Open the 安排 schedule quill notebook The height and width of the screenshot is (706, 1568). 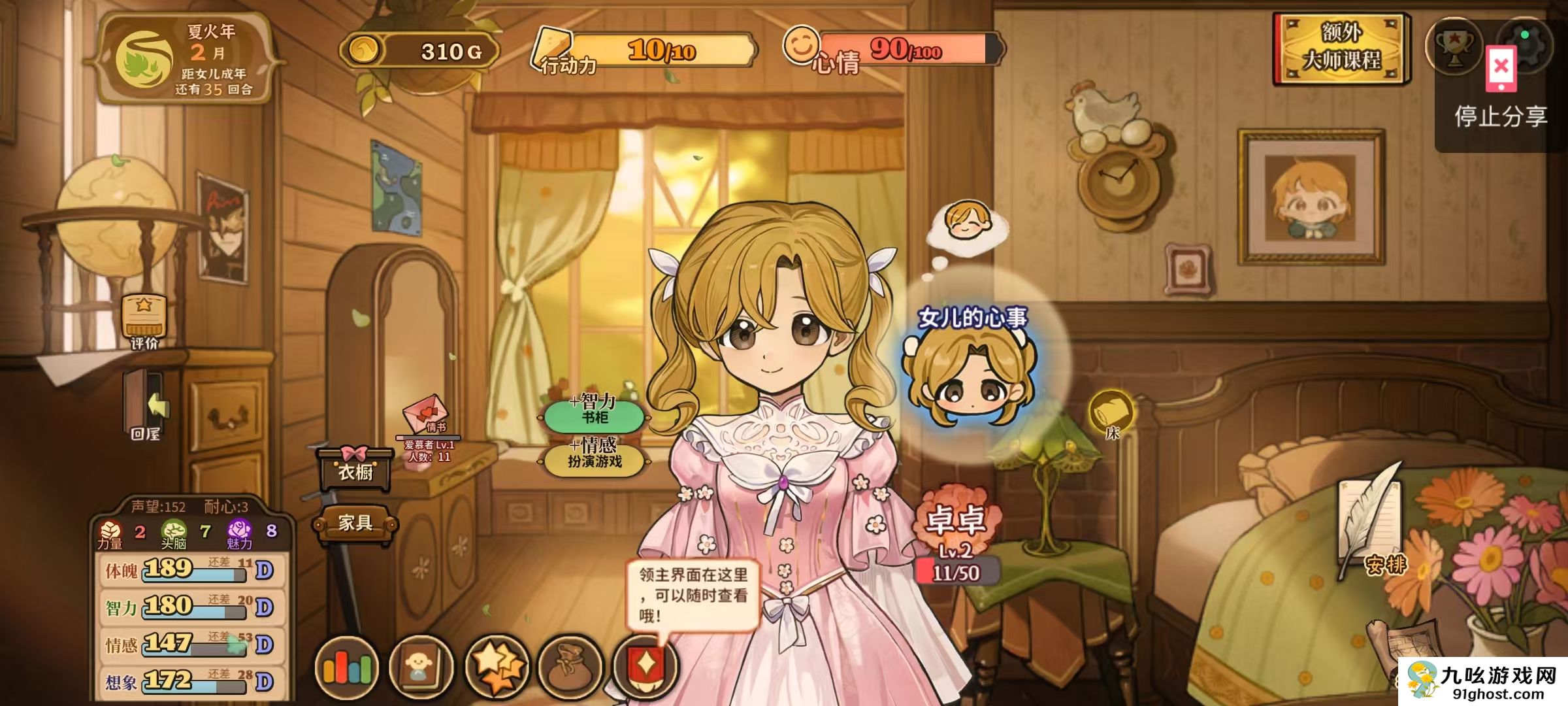click(x=1372, y=523)
